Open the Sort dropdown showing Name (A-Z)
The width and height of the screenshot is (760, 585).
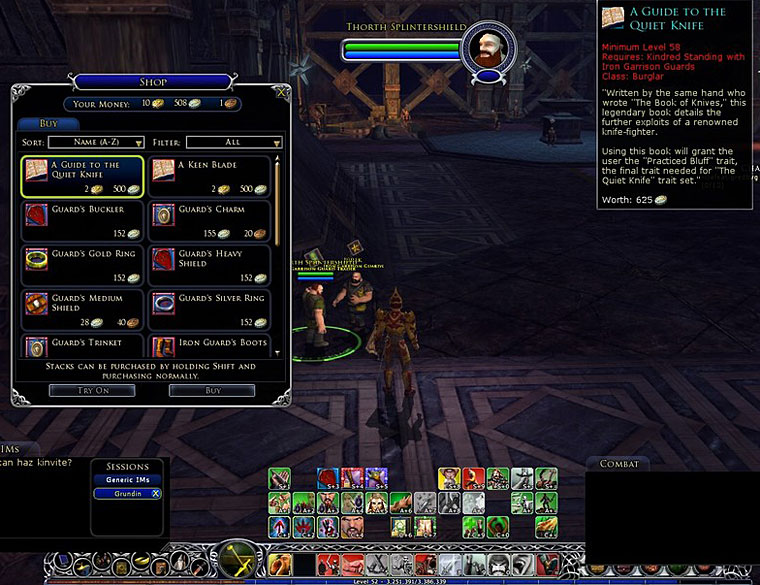pos(97,143)
